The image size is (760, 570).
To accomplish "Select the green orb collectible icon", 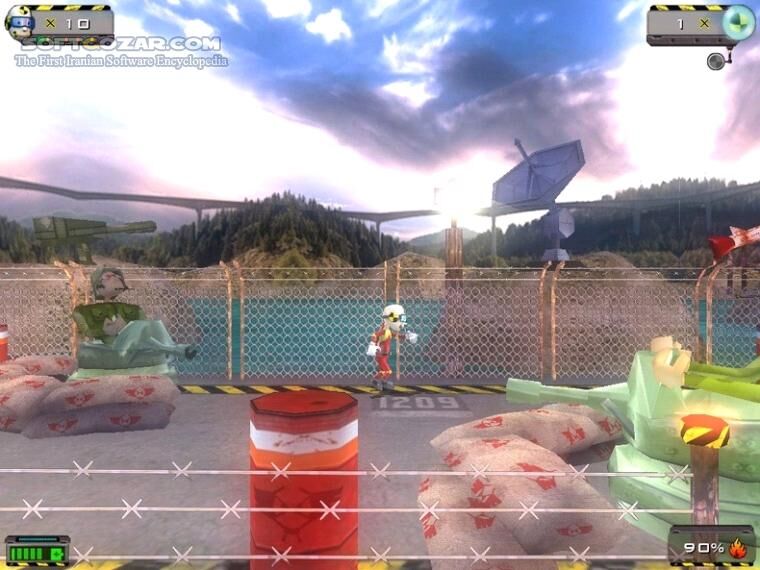I will (x=738, y=22).
